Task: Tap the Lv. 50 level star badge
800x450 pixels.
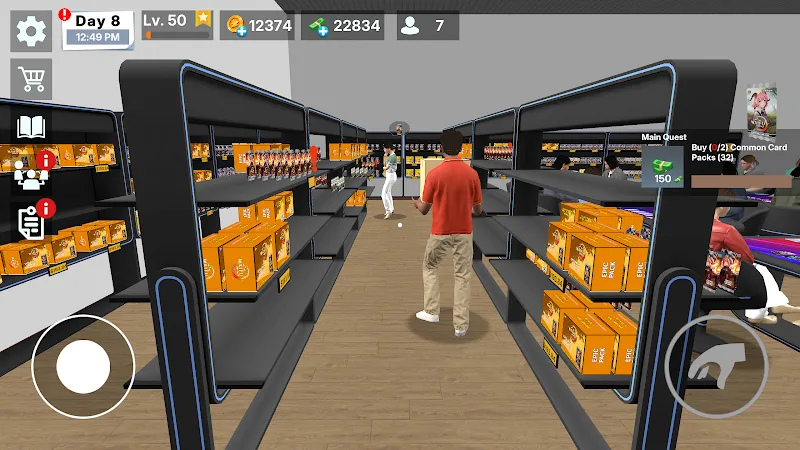Action: pyautogui.click(x=203, y=19)
